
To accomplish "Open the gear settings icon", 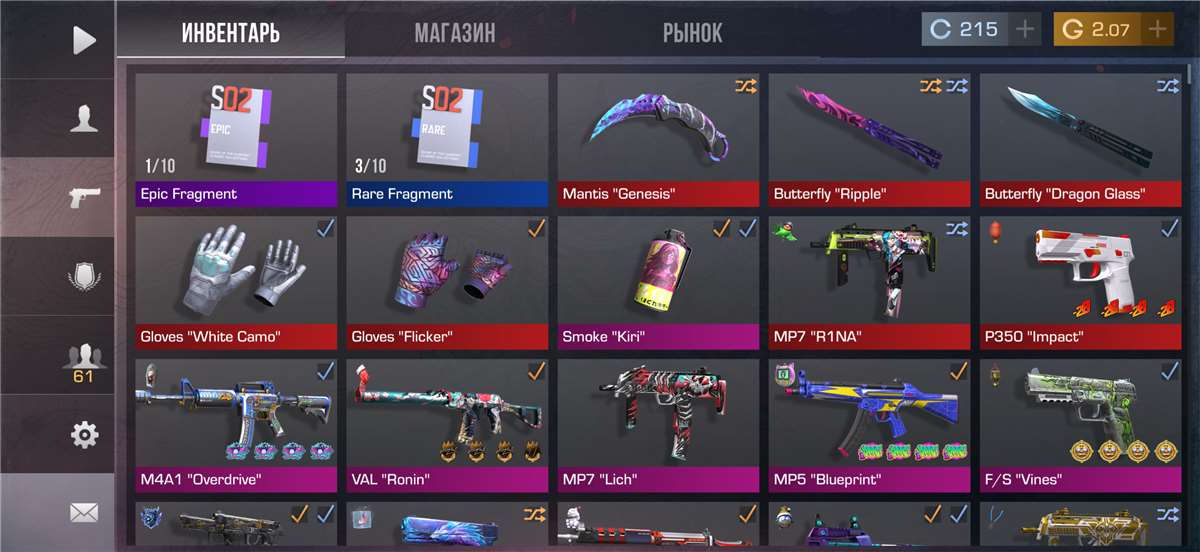I will pos(84,435).
